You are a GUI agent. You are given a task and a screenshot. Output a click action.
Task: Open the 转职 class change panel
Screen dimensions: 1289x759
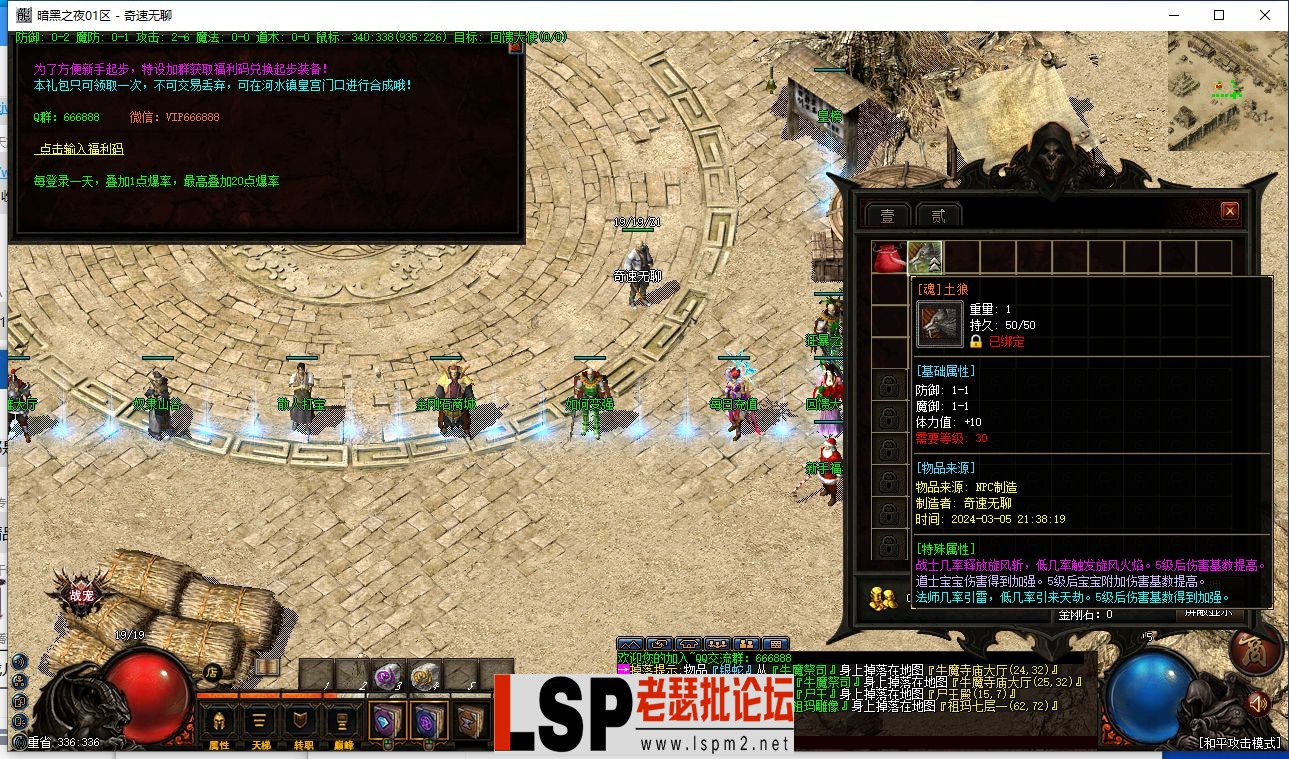[301, 722]
